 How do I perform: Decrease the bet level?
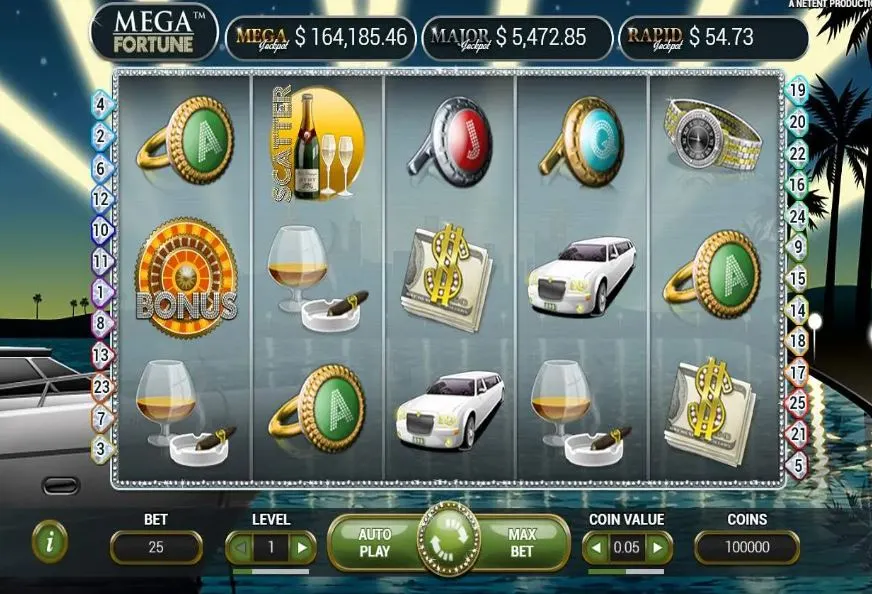238,547
